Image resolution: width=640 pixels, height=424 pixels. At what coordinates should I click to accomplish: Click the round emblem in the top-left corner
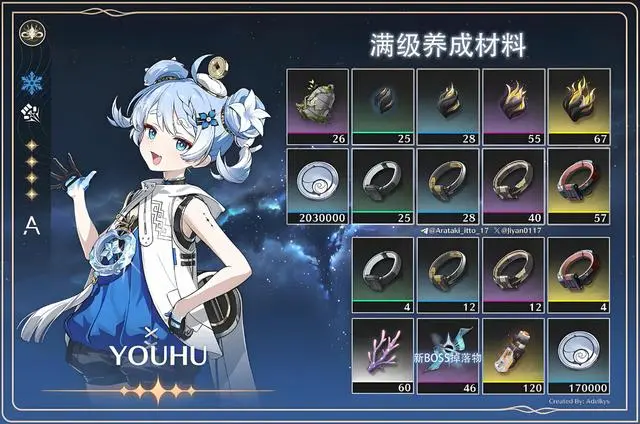tap(31, 31)
